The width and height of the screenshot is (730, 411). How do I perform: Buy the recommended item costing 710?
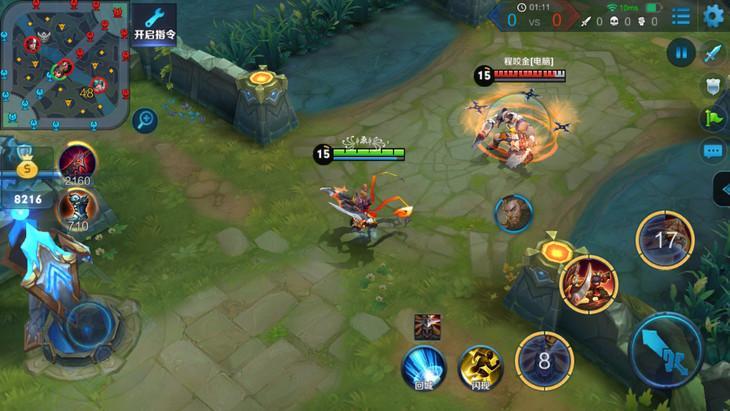tap(76, 207)
